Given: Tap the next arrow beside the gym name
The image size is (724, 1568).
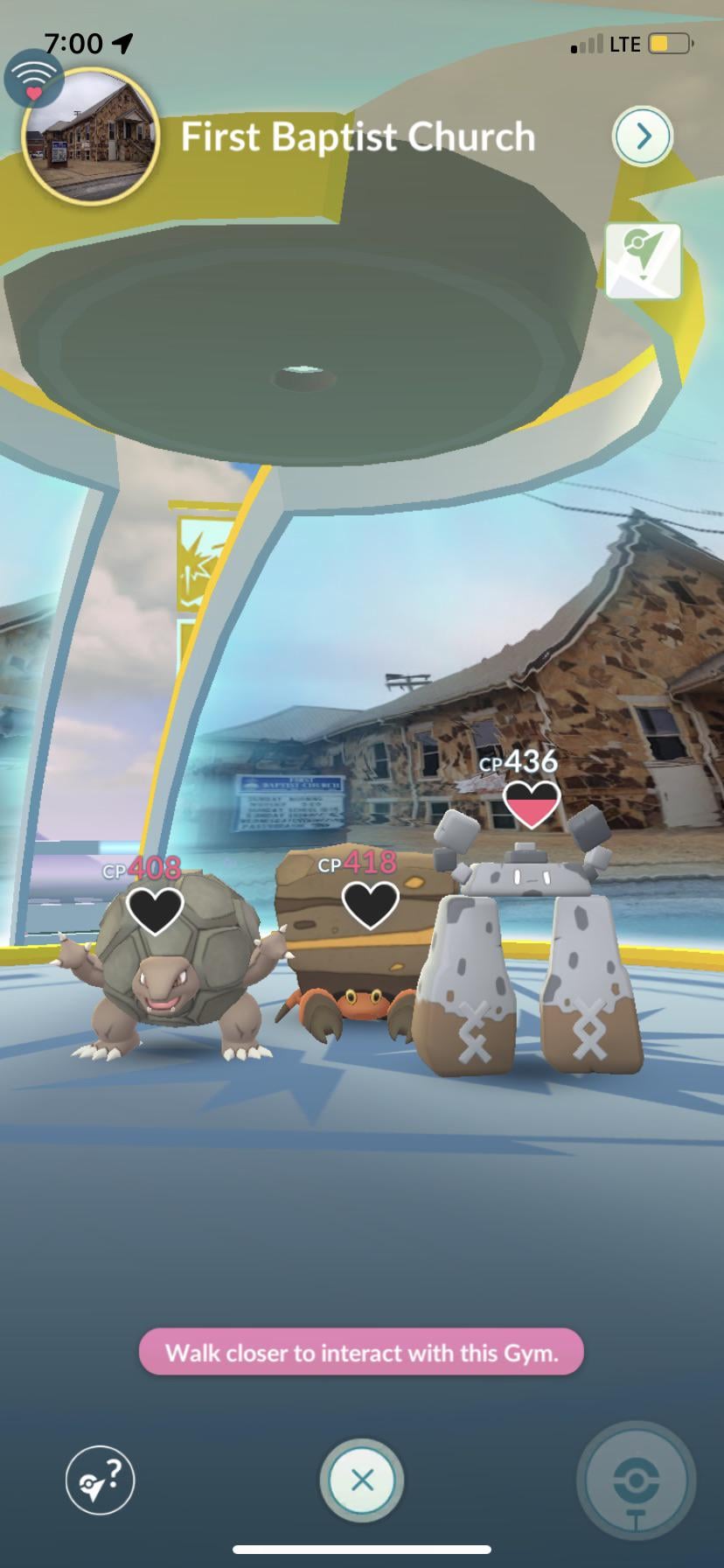Looking at the screenshot, I should [x=643, y=136].
